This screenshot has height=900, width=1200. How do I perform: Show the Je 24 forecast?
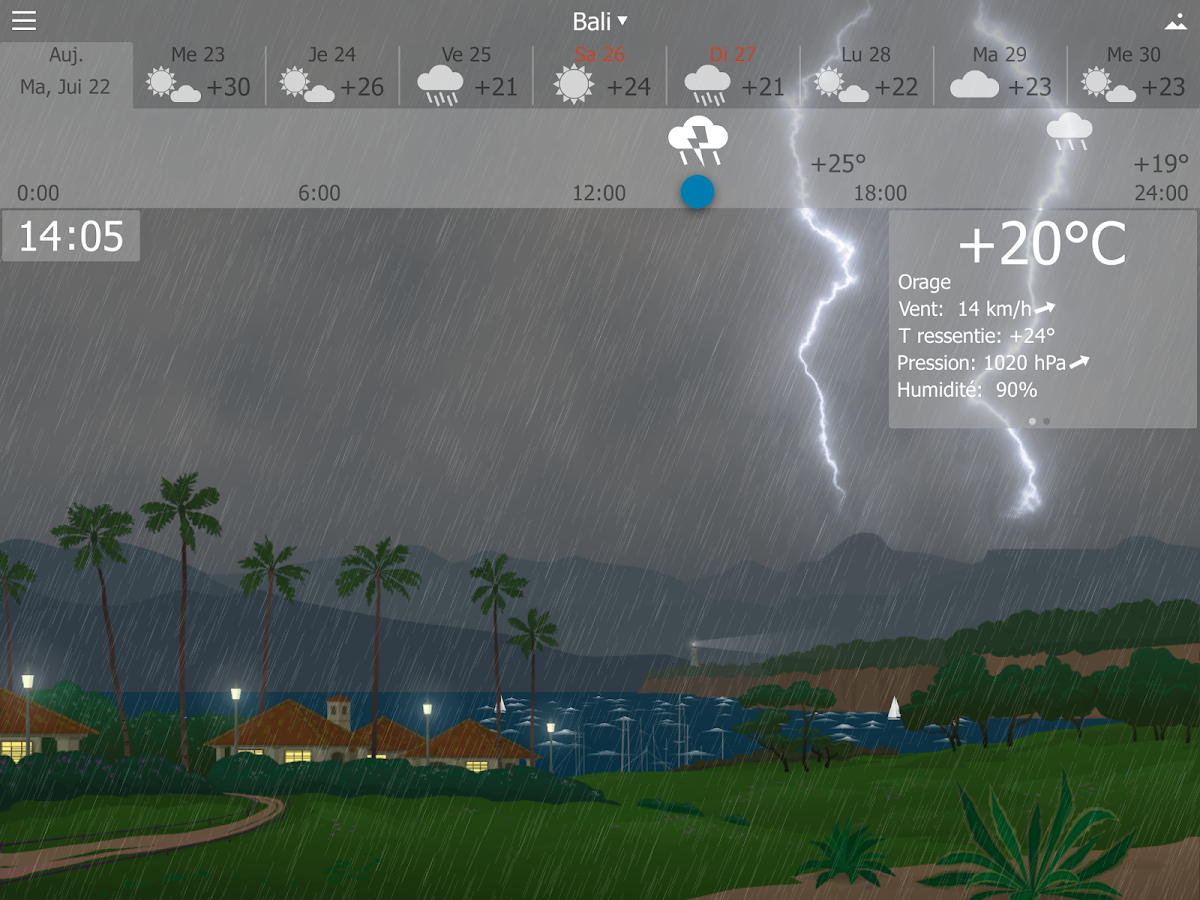pos(332,75)
